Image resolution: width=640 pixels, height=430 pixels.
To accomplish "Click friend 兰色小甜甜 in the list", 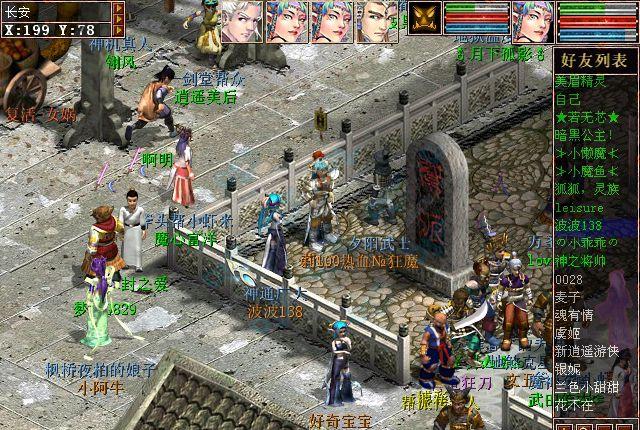I will pos(587,388).
